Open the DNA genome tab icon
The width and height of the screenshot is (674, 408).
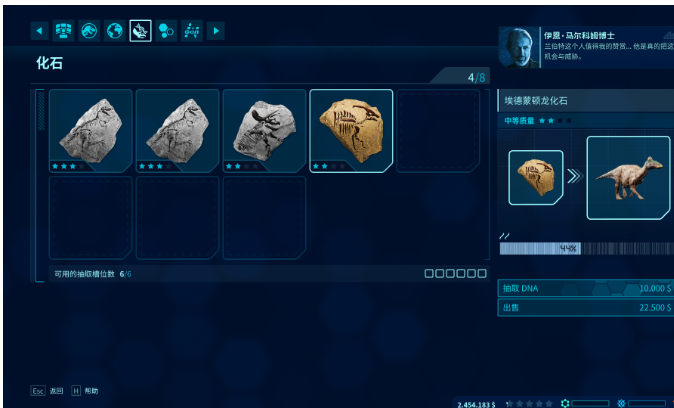(x=192, y=31)
